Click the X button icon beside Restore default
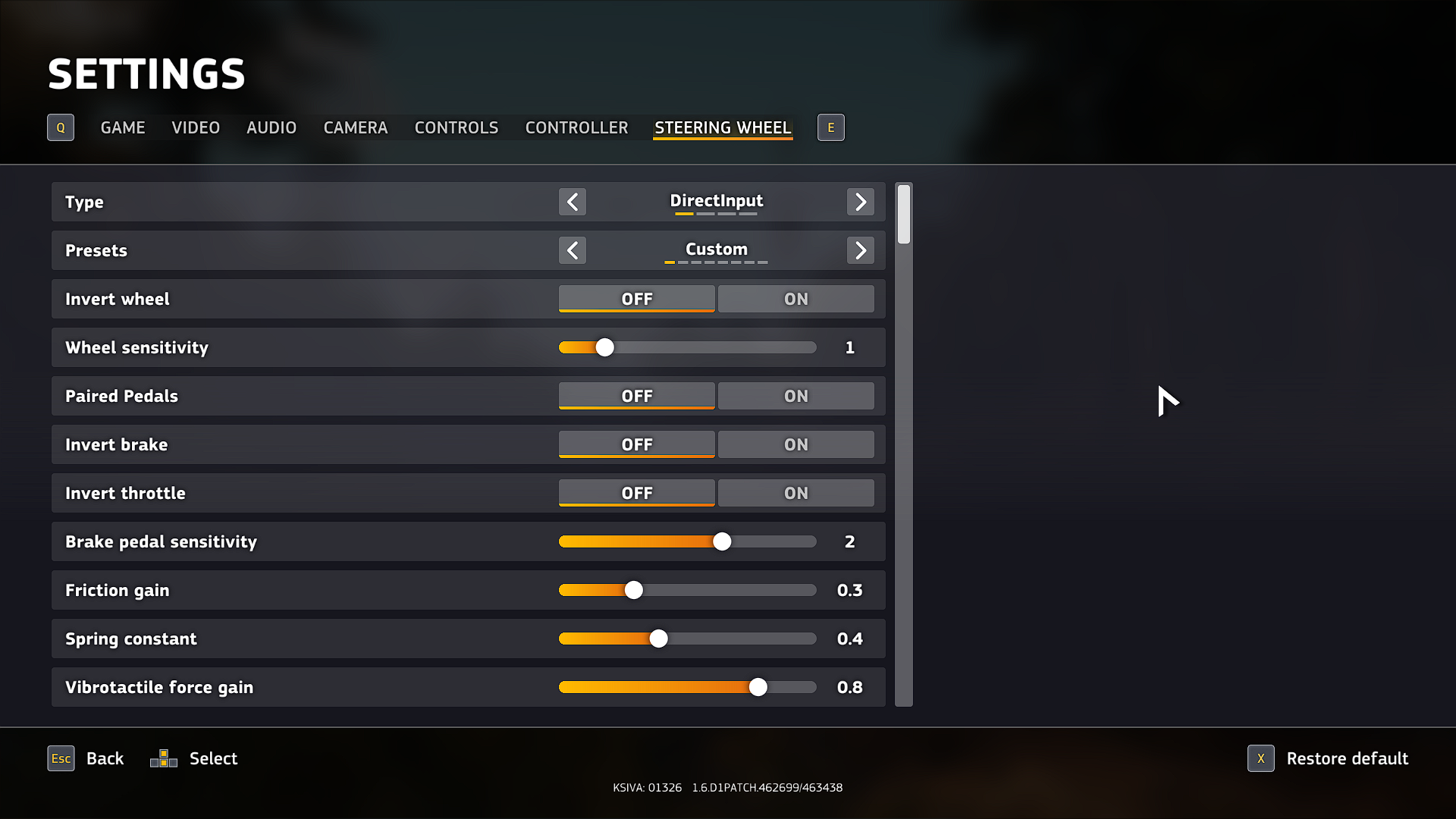 (1260, 758)
